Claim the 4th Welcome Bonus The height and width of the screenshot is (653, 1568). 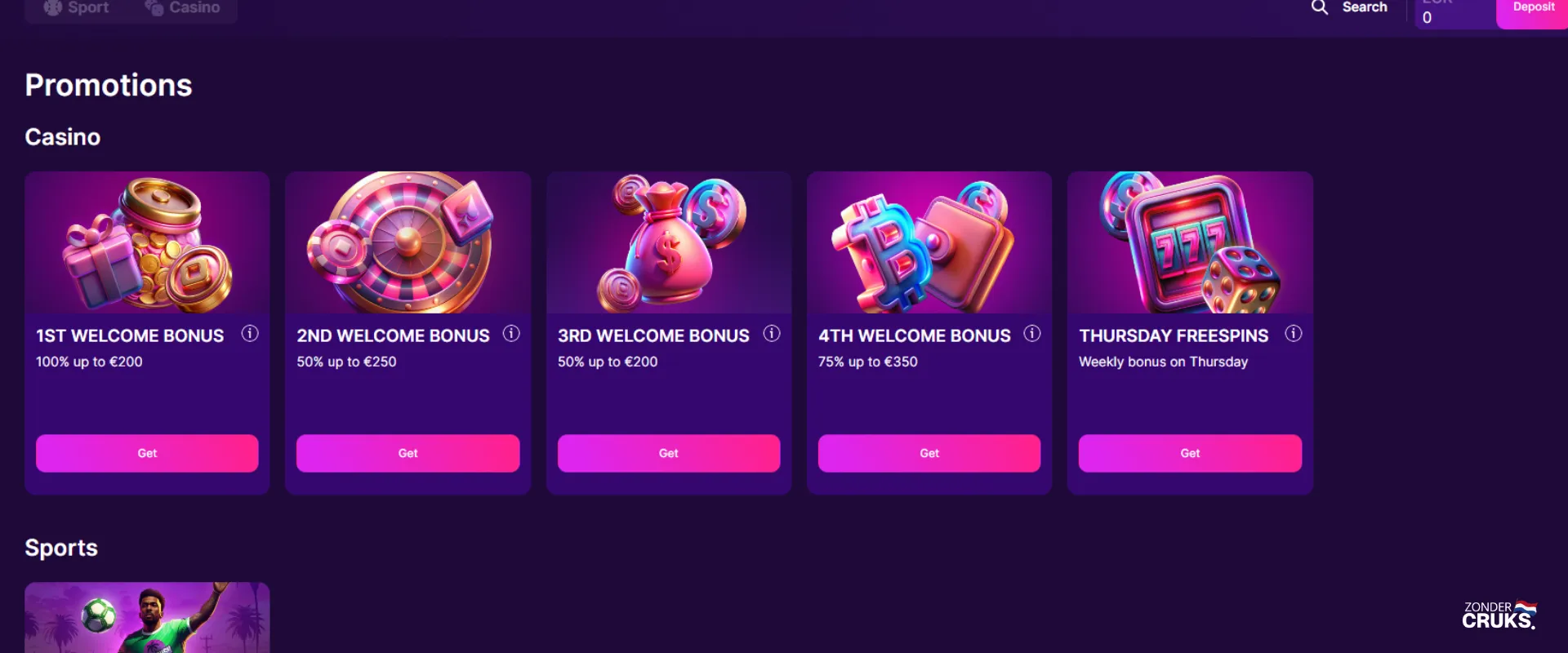click(x=929, y=453)
